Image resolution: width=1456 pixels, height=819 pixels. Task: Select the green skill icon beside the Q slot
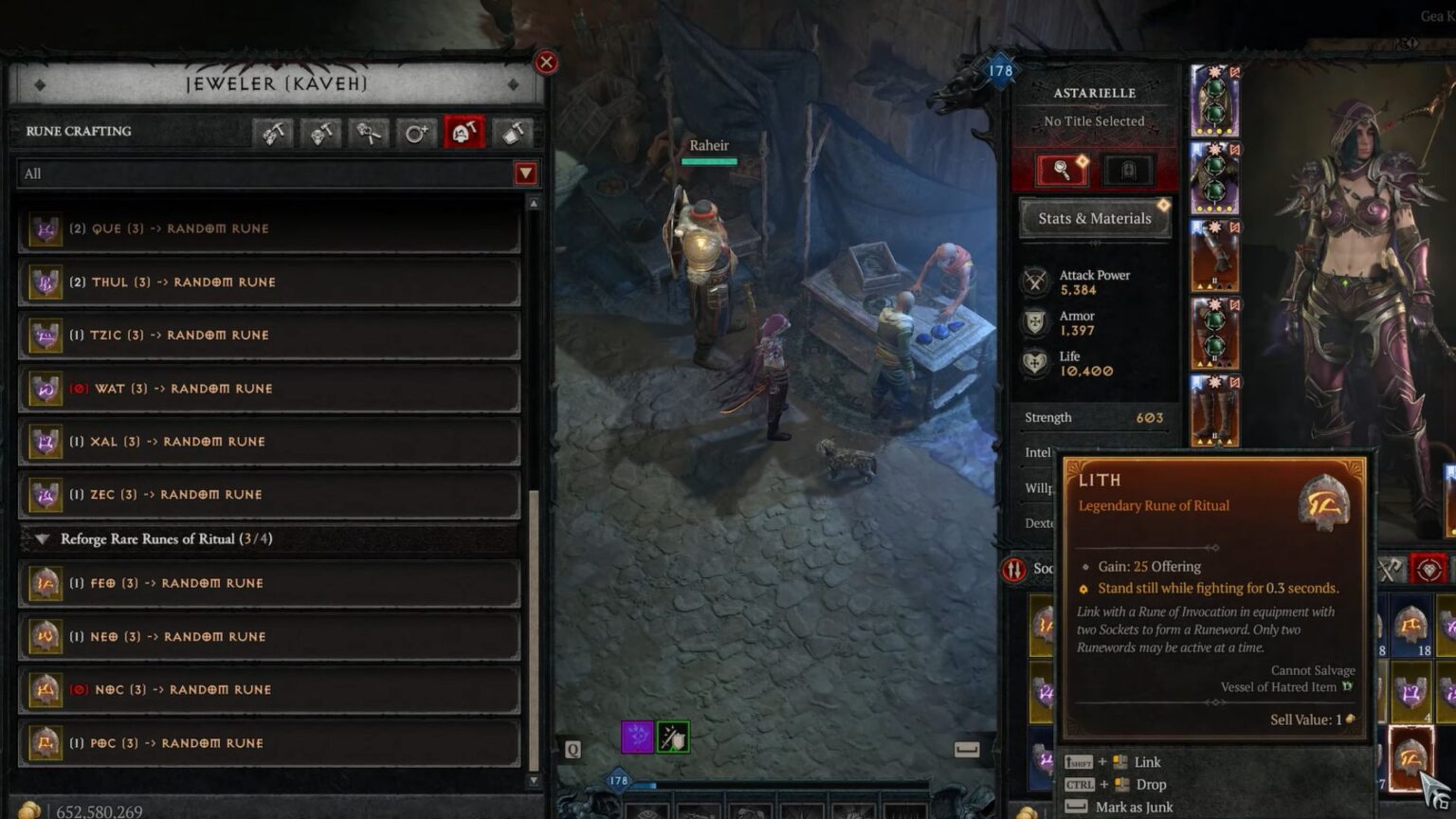pyautogui.click(x=671, y=738)
